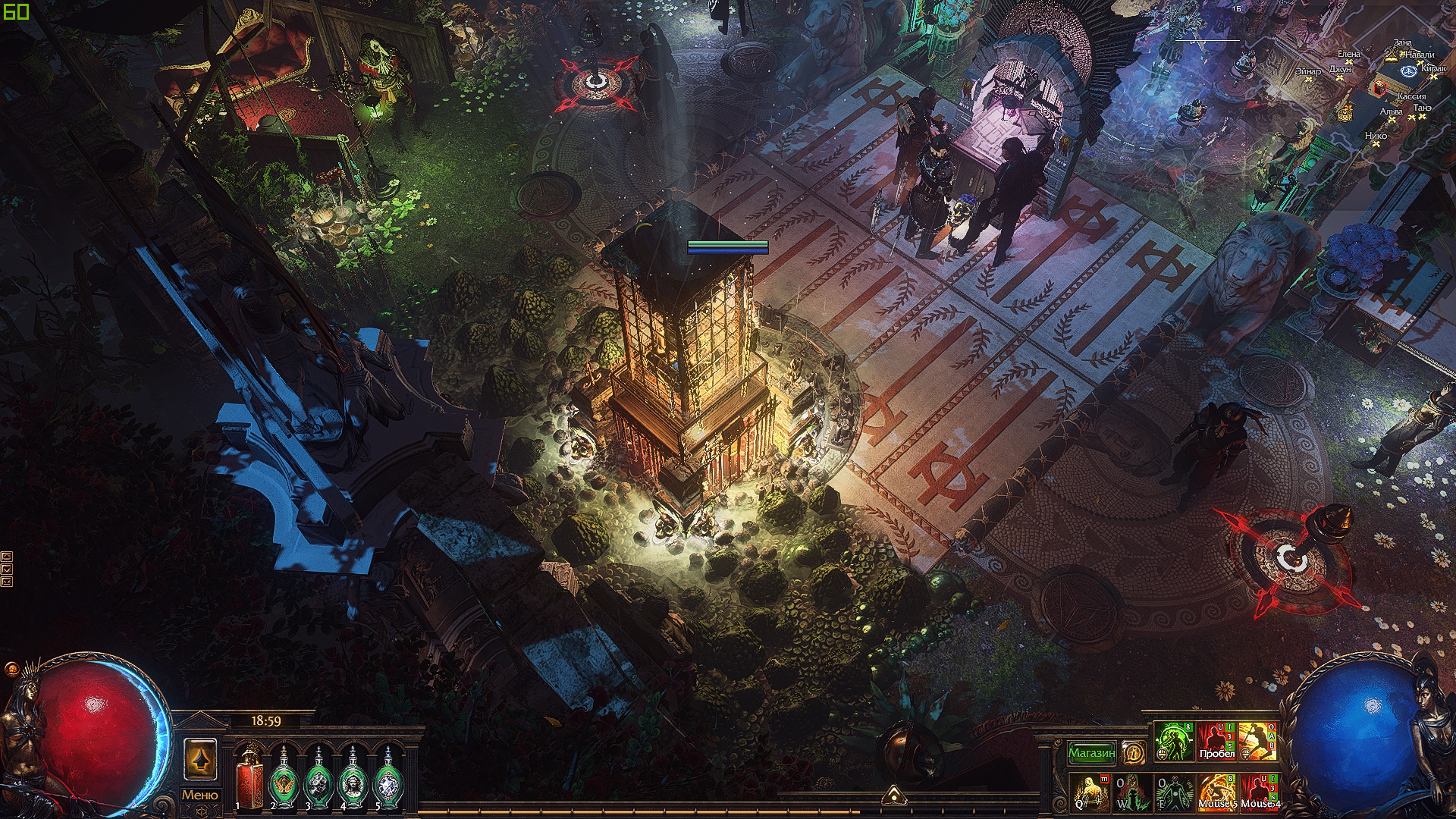This screenshot has width=1456, height=819.
Task: Activate the green outlined figure skill on E
Action: coord(1173,792)
